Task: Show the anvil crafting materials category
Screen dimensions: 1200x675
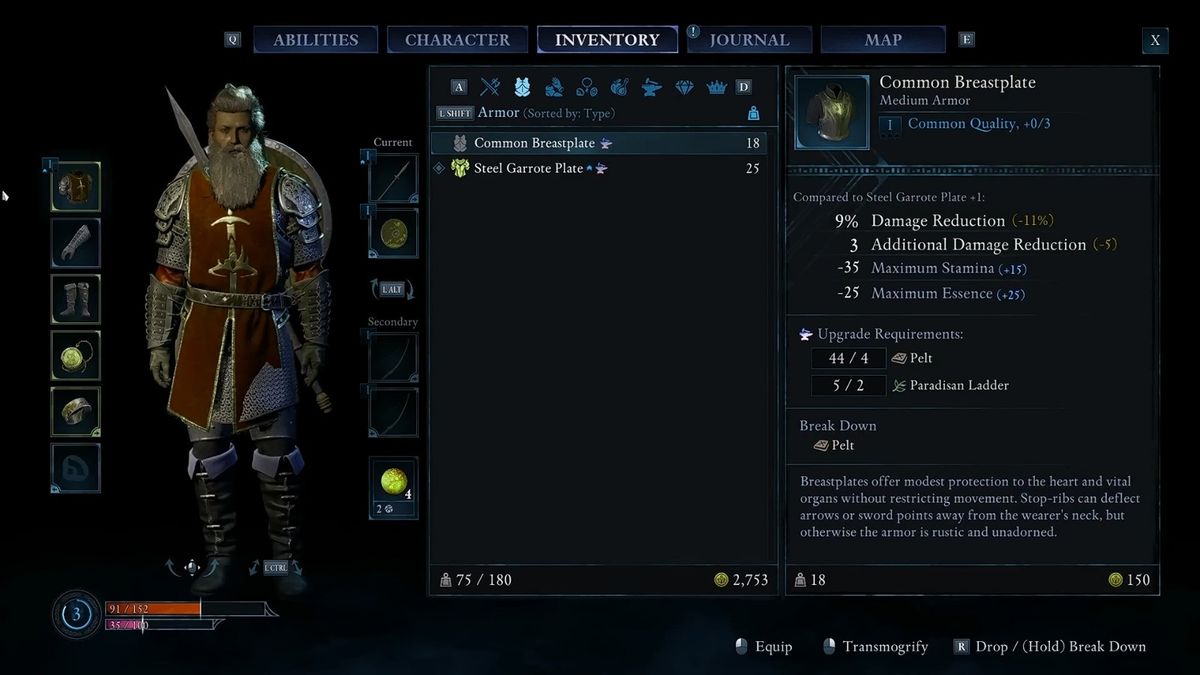Action: point(651,87)
